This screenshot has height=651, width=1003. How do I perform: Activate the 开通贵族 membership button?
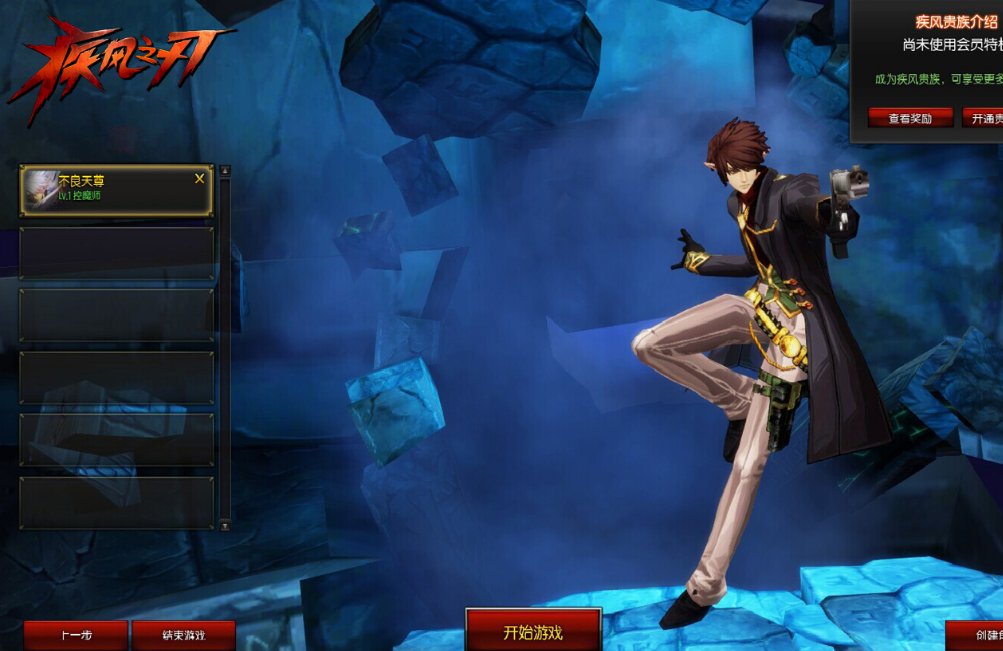pos(984,118)
